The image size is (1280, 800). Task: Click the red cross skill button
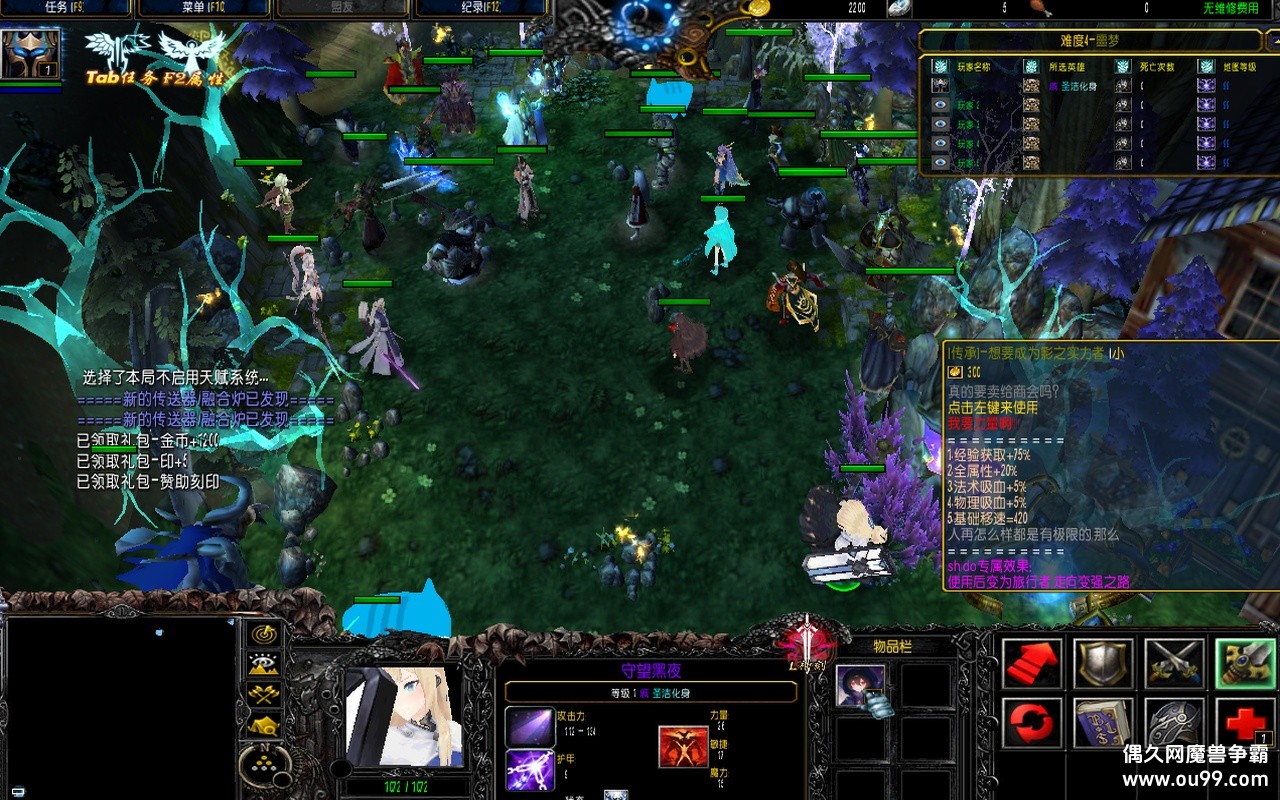tap(1245, 722)
